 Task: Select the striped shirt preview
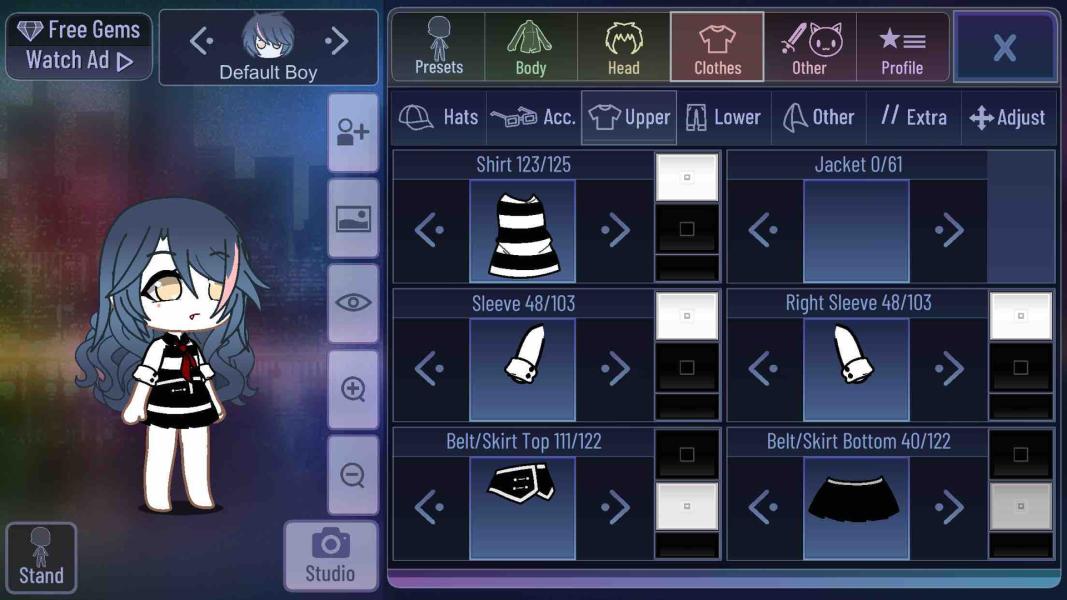click(x=523, y=232)
